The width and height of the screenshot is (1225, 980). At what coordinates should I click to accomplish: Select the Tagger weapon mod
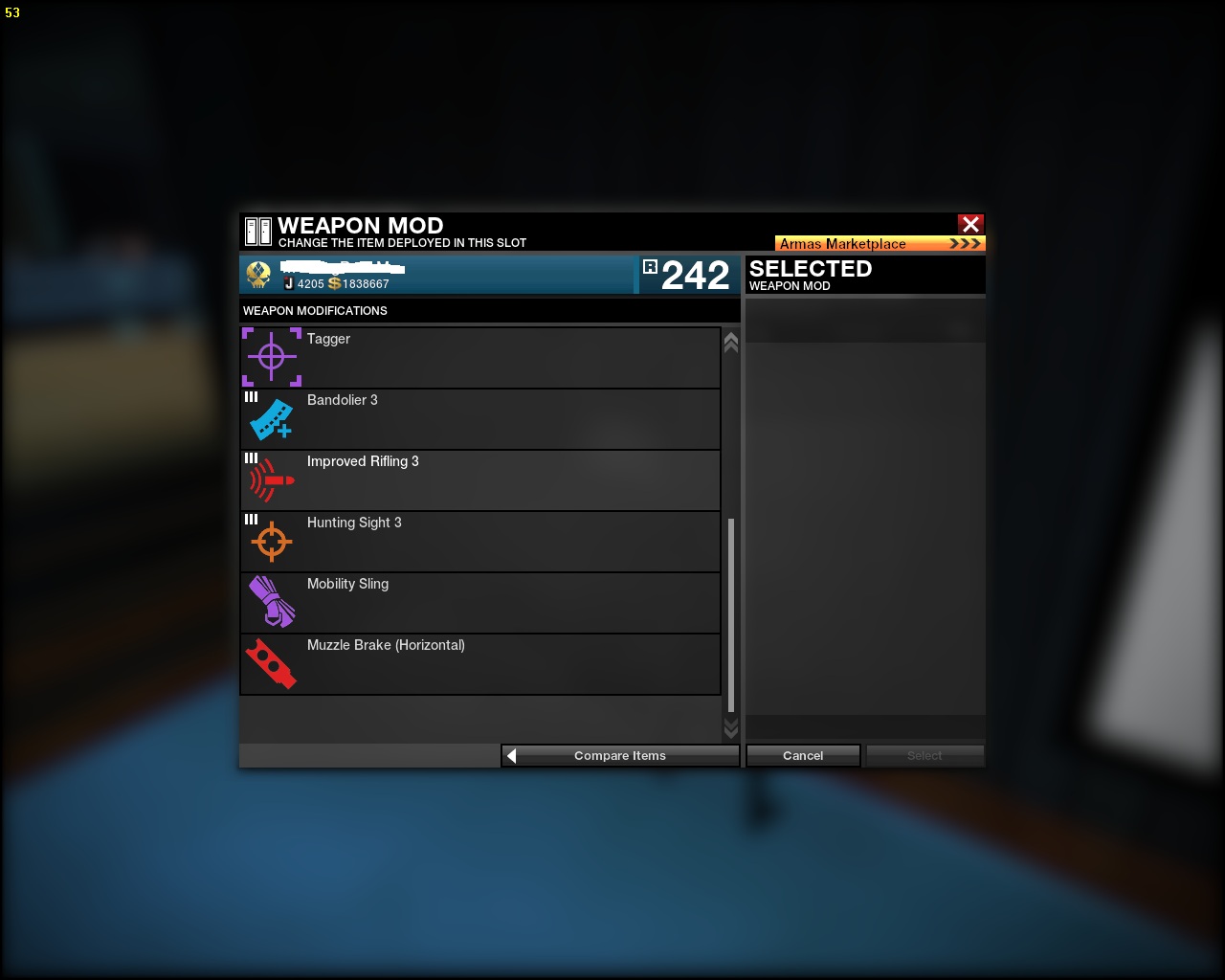point(479,357)
